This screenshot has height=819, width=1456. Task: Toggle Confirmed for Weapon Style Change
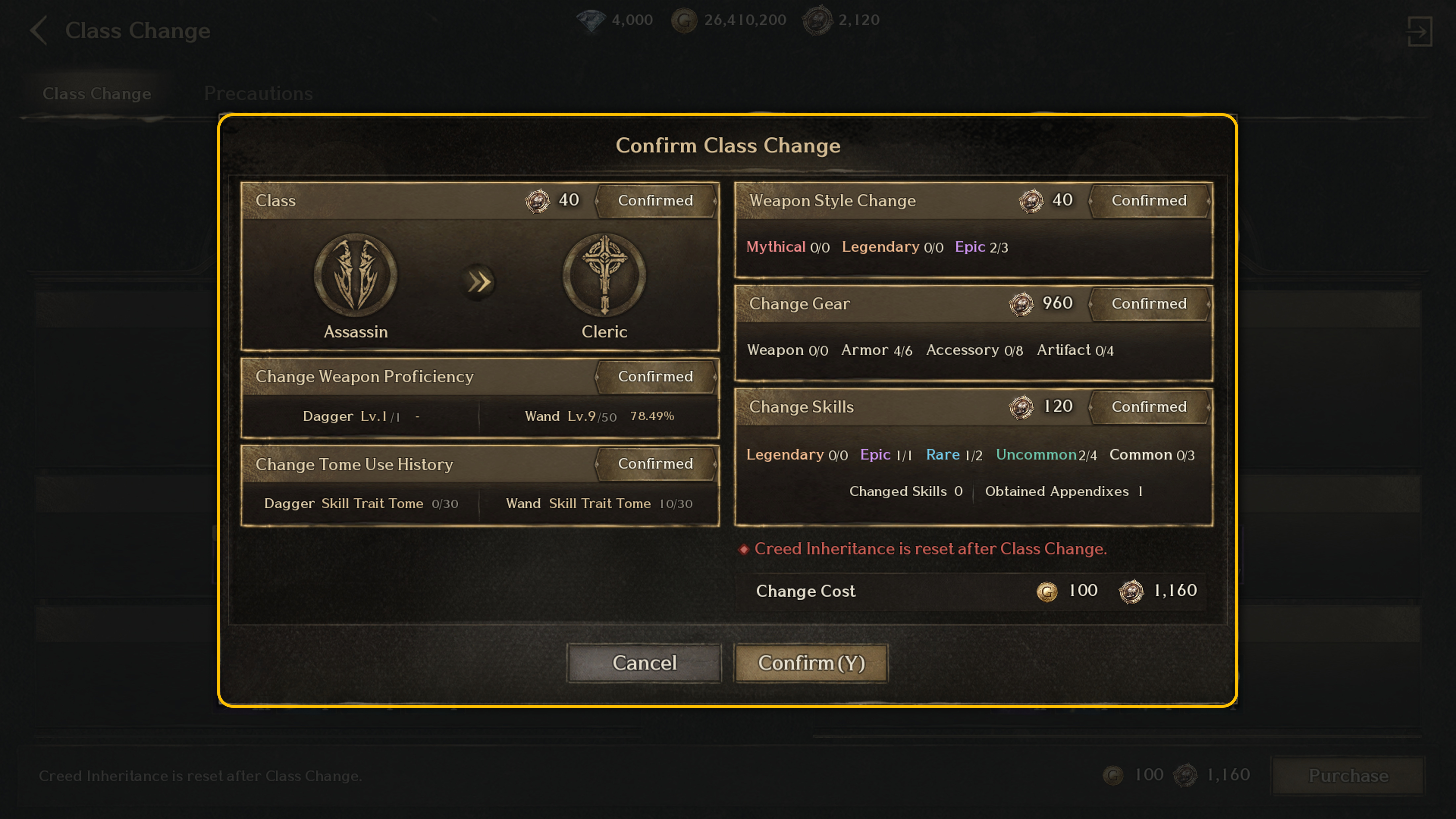click(x=1149, y=201)
